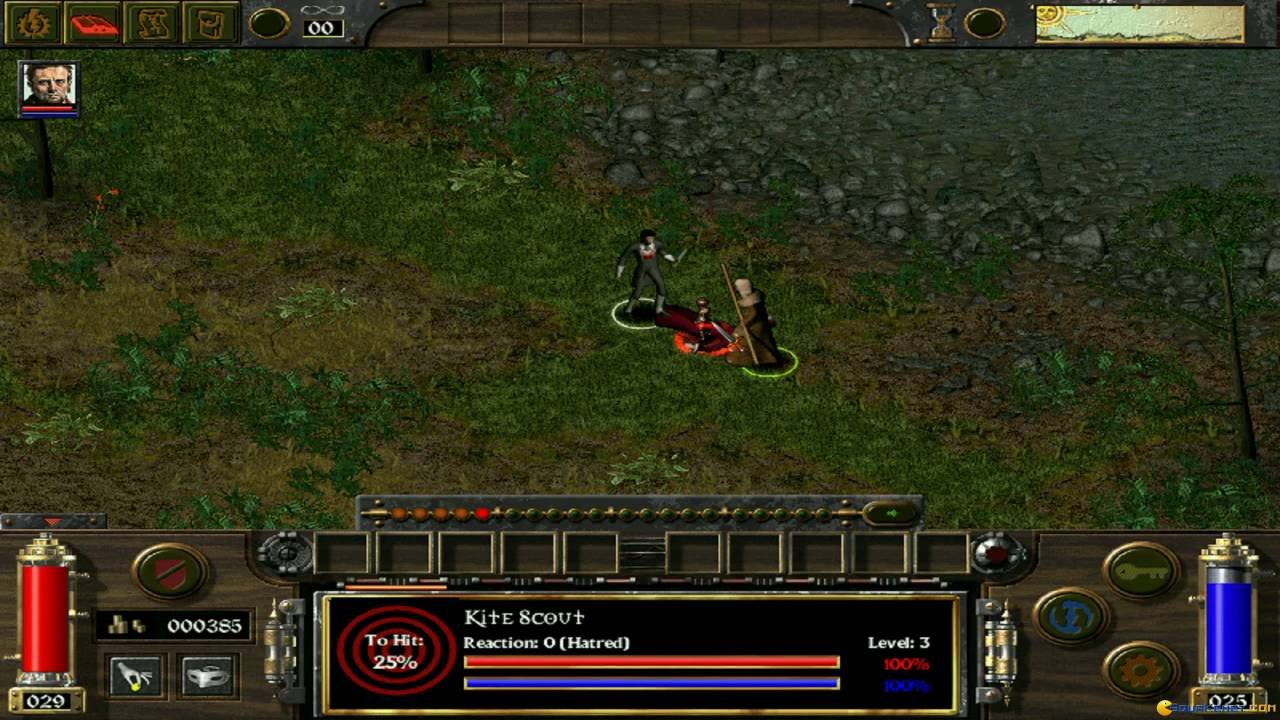Open the blue magick spells button
The width and height of the screenshot is (1280, 720).
pos(1071,616)
